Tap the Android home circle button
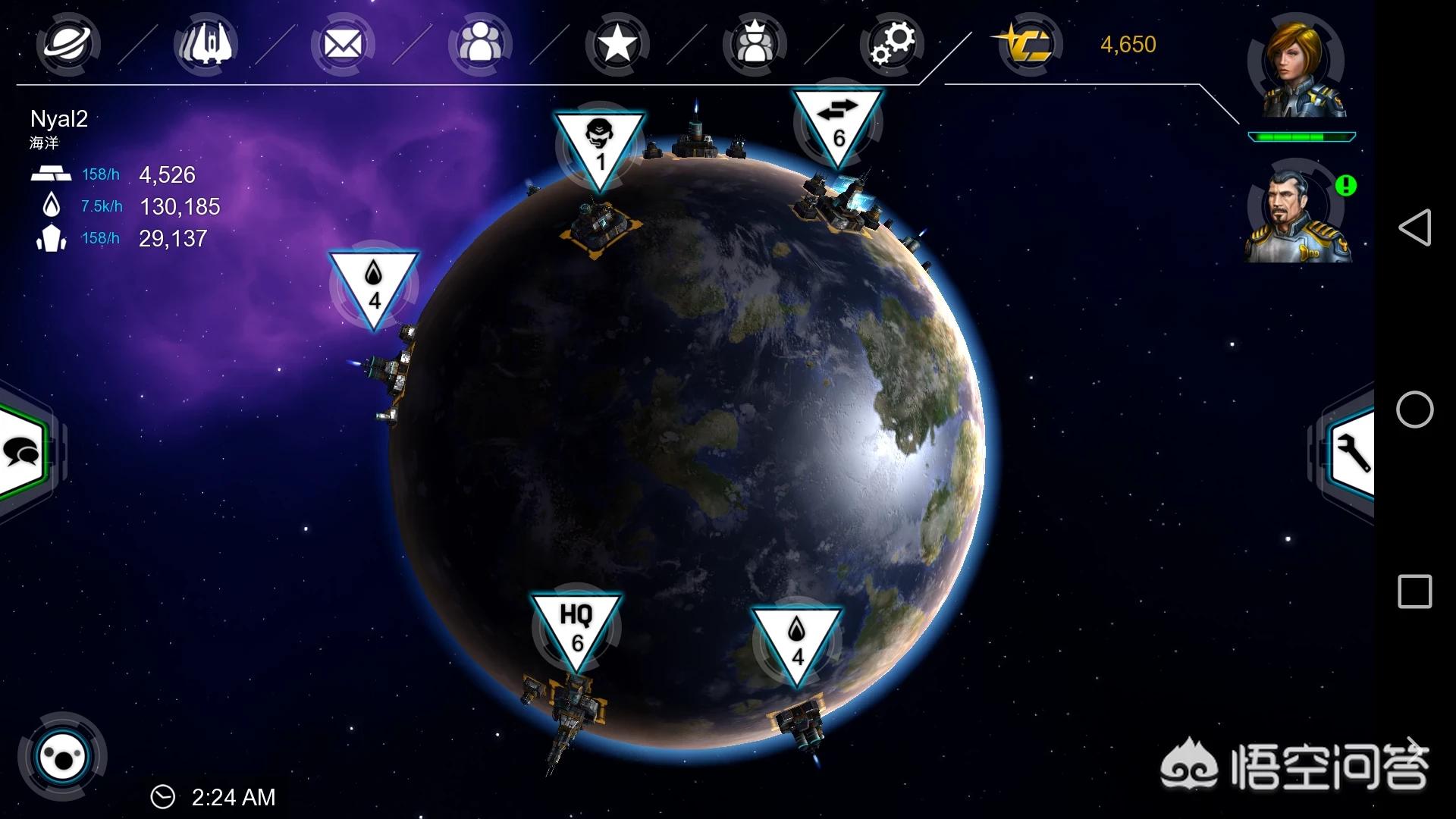Image resolution: width=1456 pixels, height=819 pixels. tap(1414, 409)
